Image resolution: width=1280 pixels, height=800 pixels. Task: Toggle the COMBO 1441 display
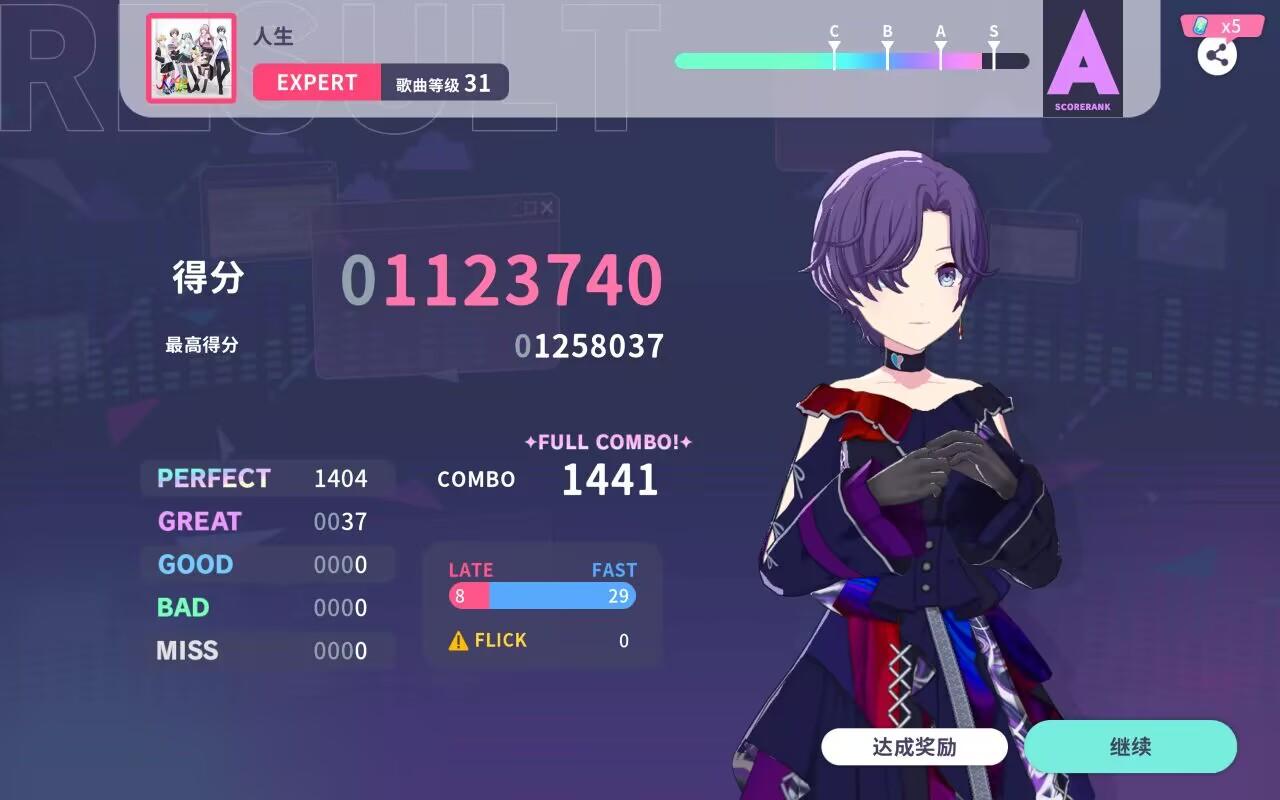point(608,480)
